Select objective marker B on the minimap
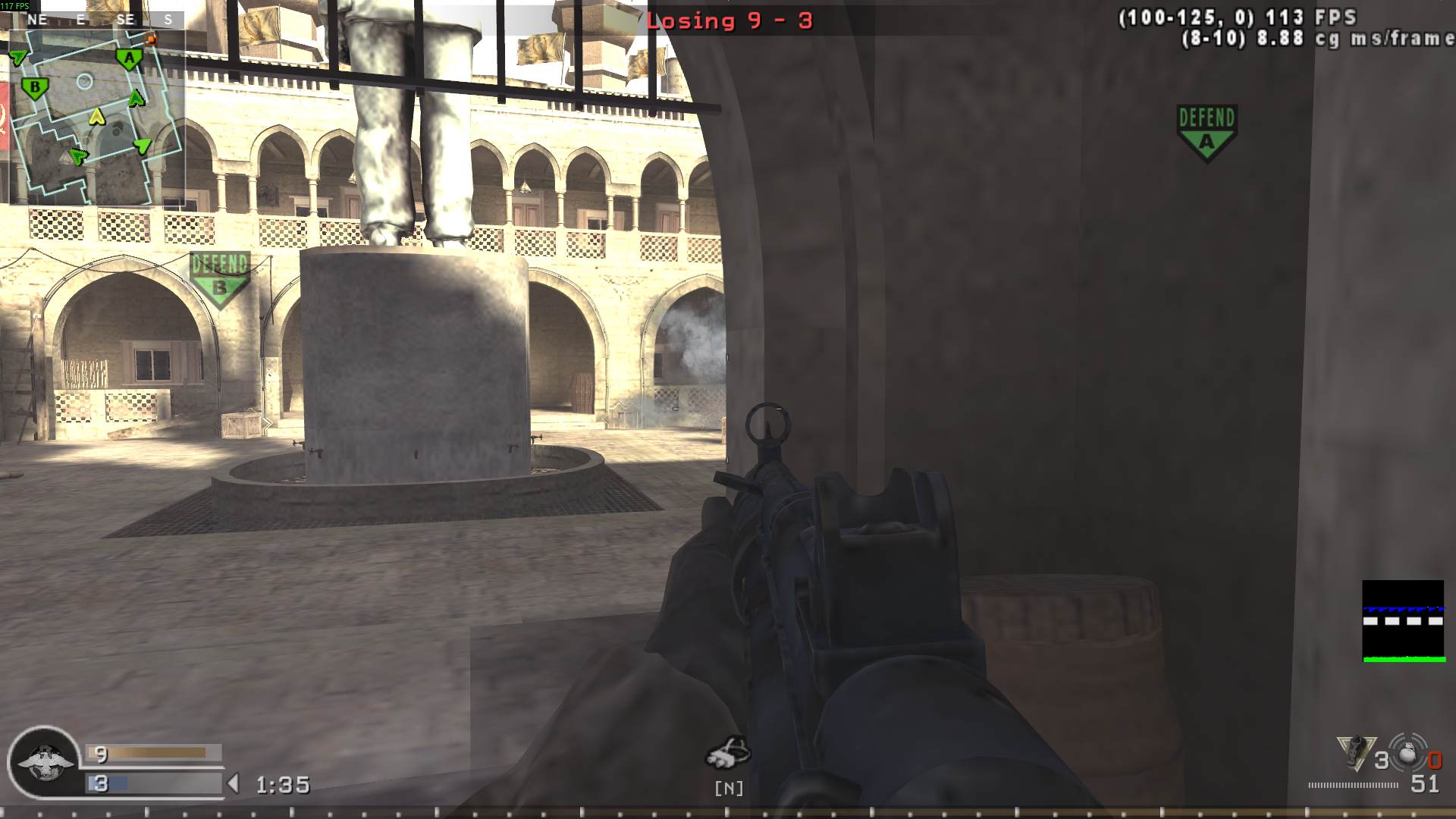This screenshot has width=1456, height=819. pyautogui.click(x=33, y=87)
